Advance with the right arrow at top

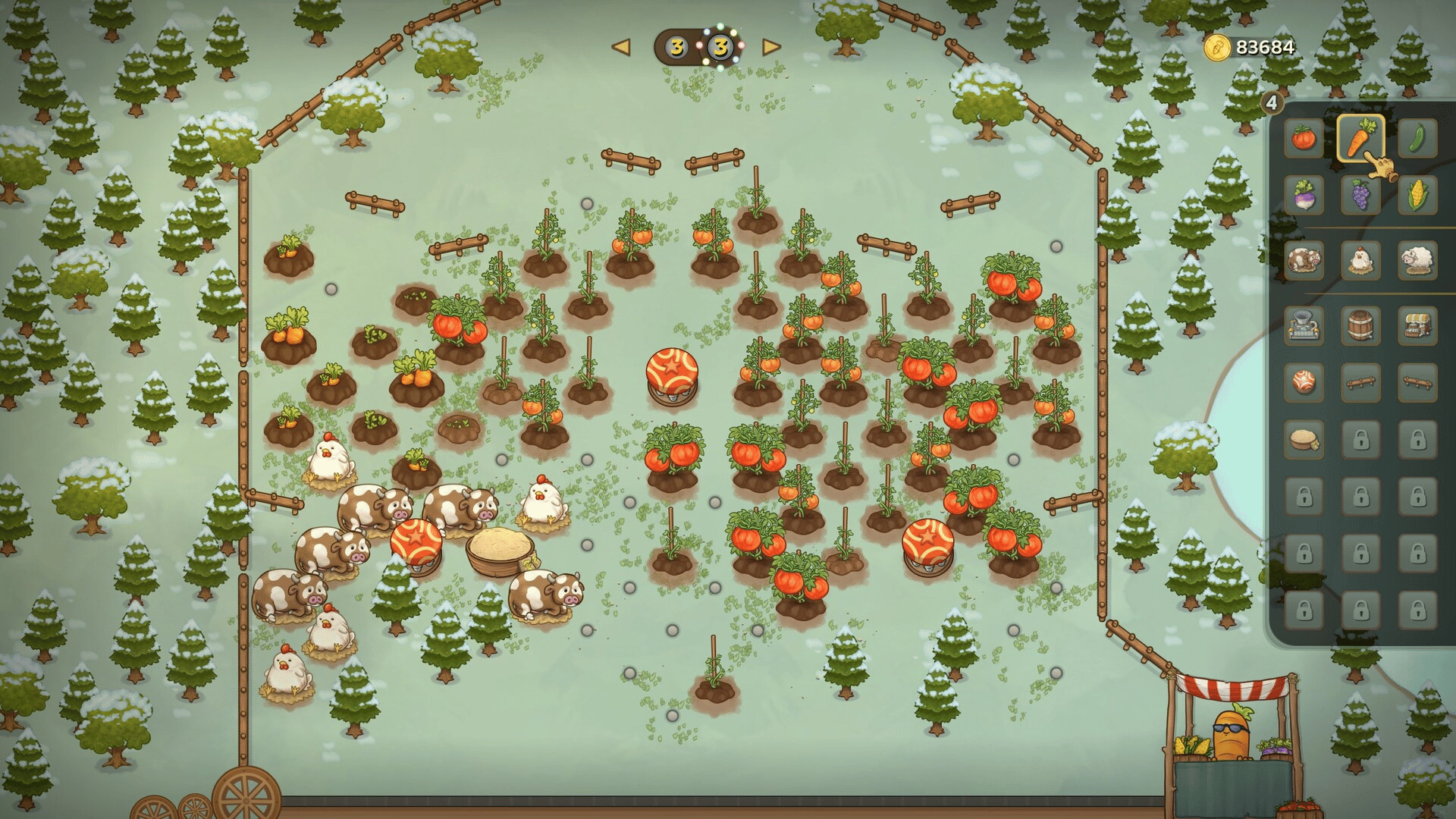click(771, 48)
